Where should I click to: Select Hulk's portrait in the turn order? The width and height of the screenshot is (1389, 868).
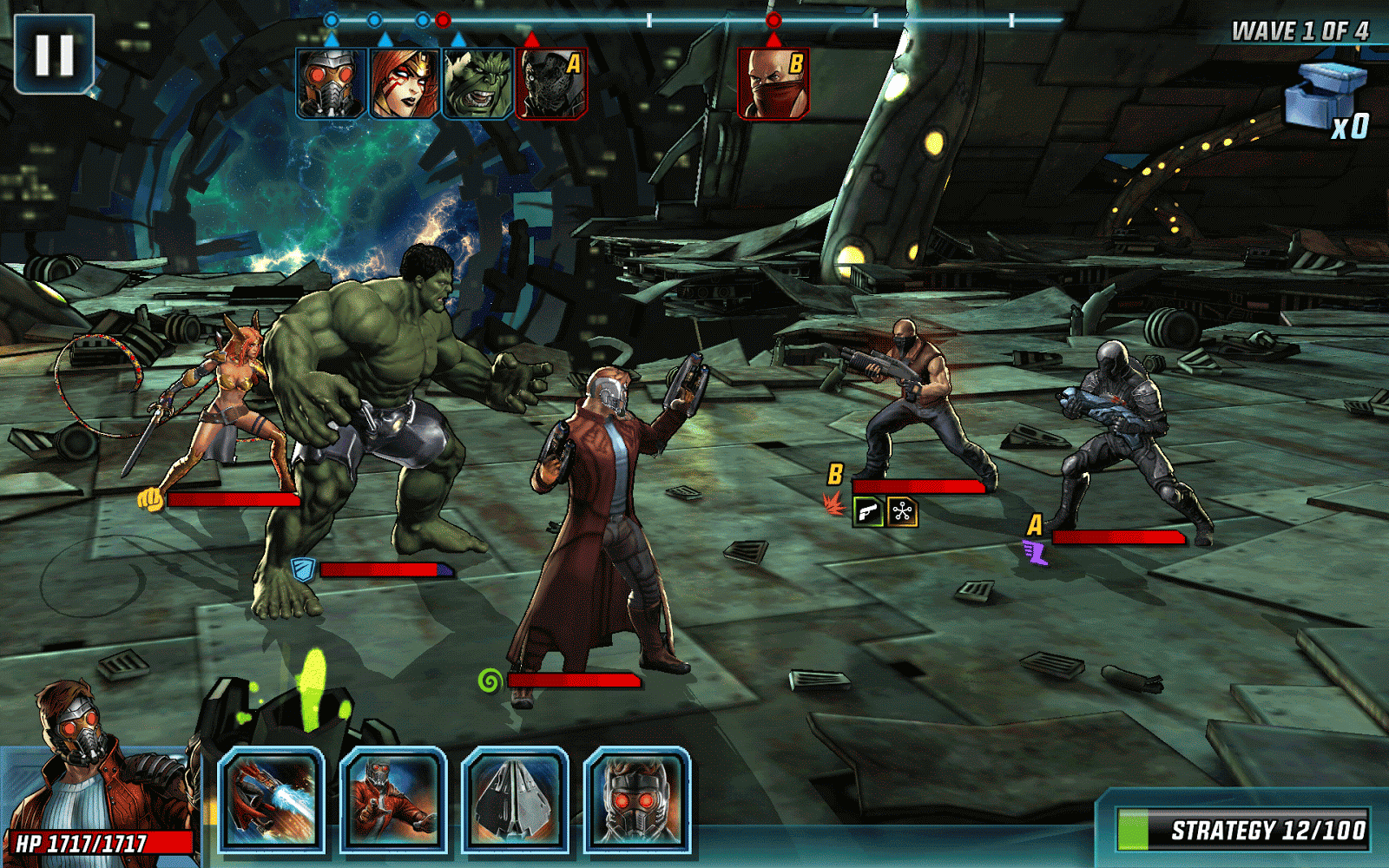478,83
